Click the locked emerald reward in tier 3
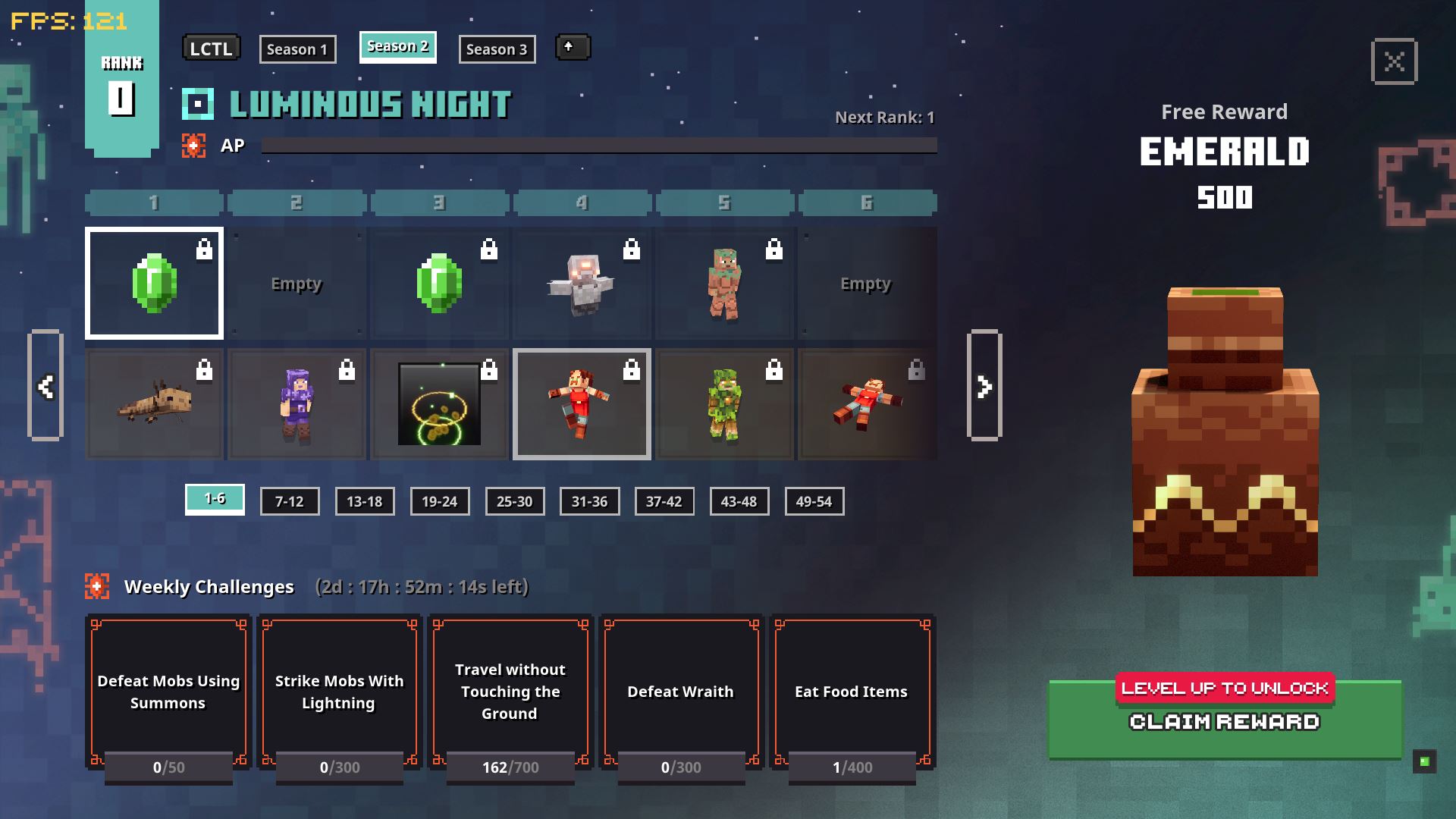 pos(439,283)
